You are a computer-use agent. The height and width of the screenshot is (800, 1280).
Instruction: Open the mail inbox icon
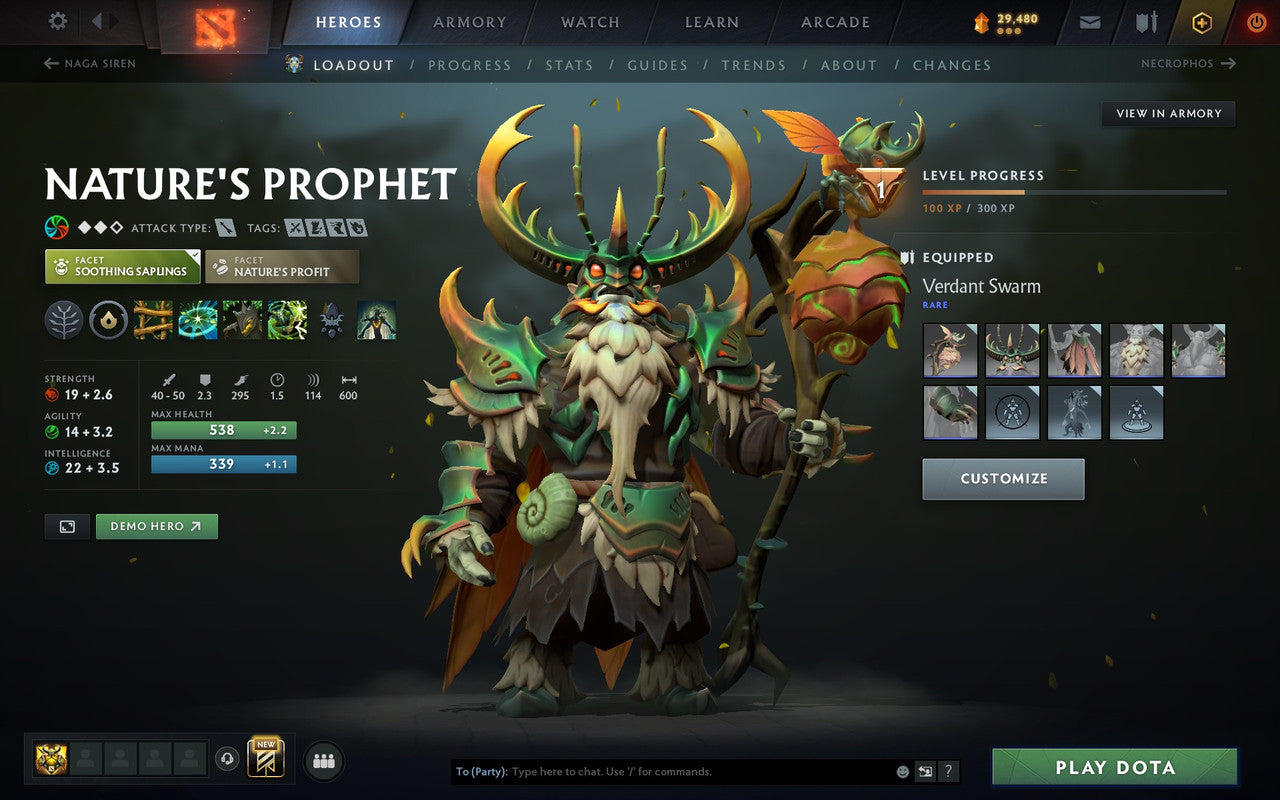[1089, 22]
